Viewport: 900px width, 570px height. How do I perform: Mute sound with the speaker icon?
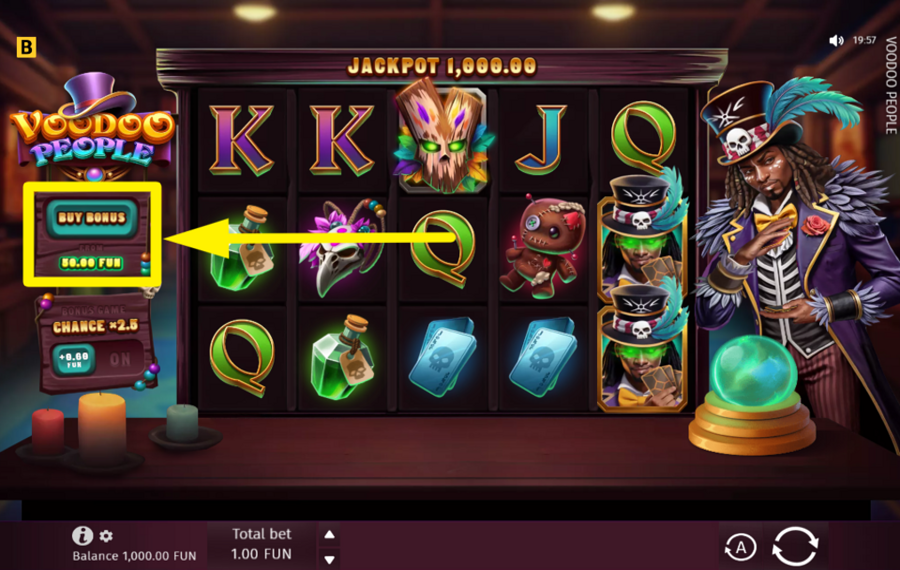[837, 41]
